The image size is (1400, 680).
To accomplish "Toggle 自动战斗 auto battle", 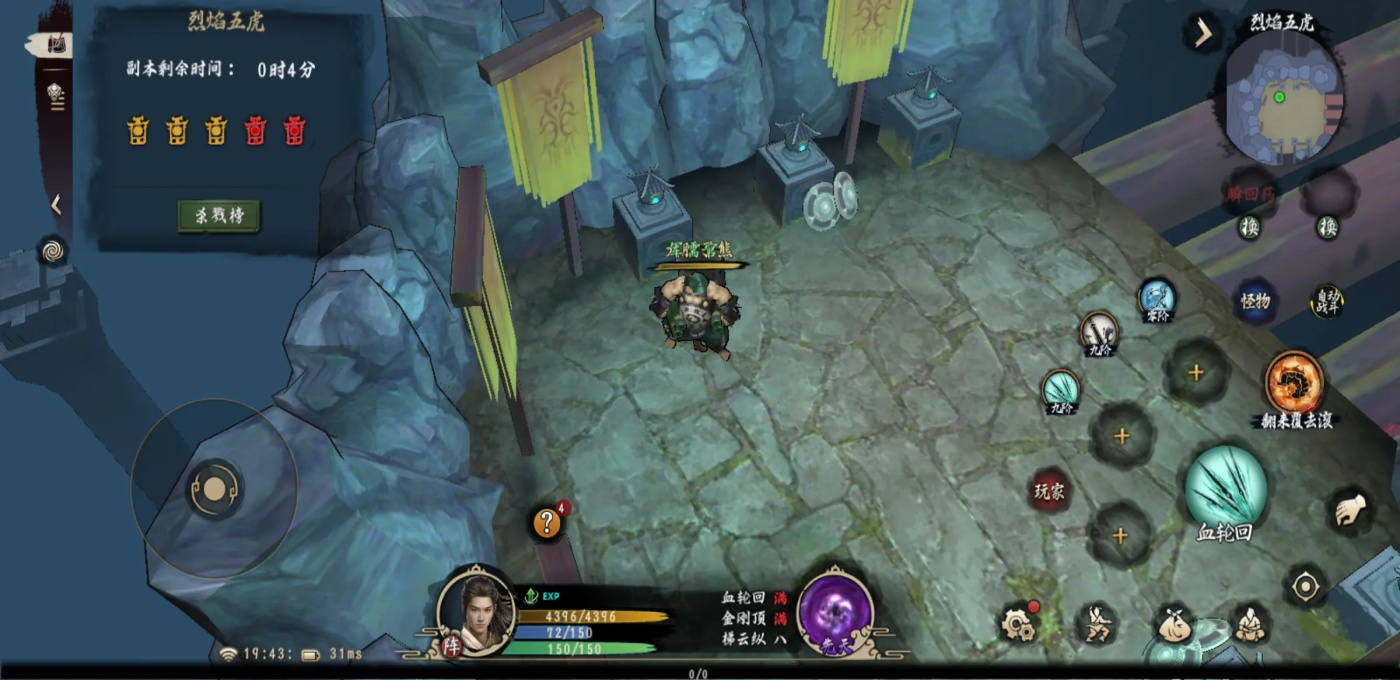I will click(x=1327, y=301).
